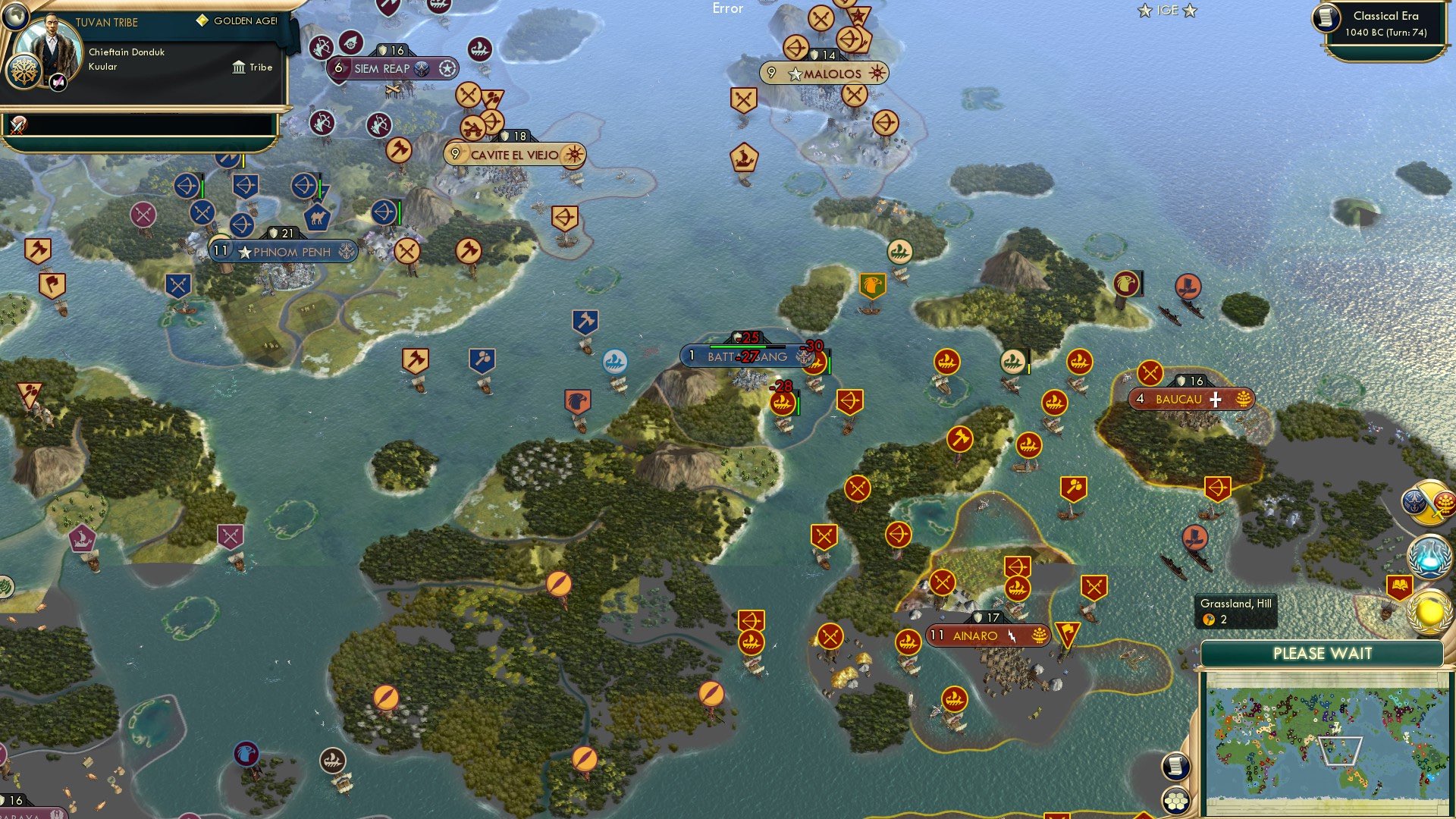Toggle strategic view with the hexagon icon
The image size is (1456, 819).
[1175, 800]
